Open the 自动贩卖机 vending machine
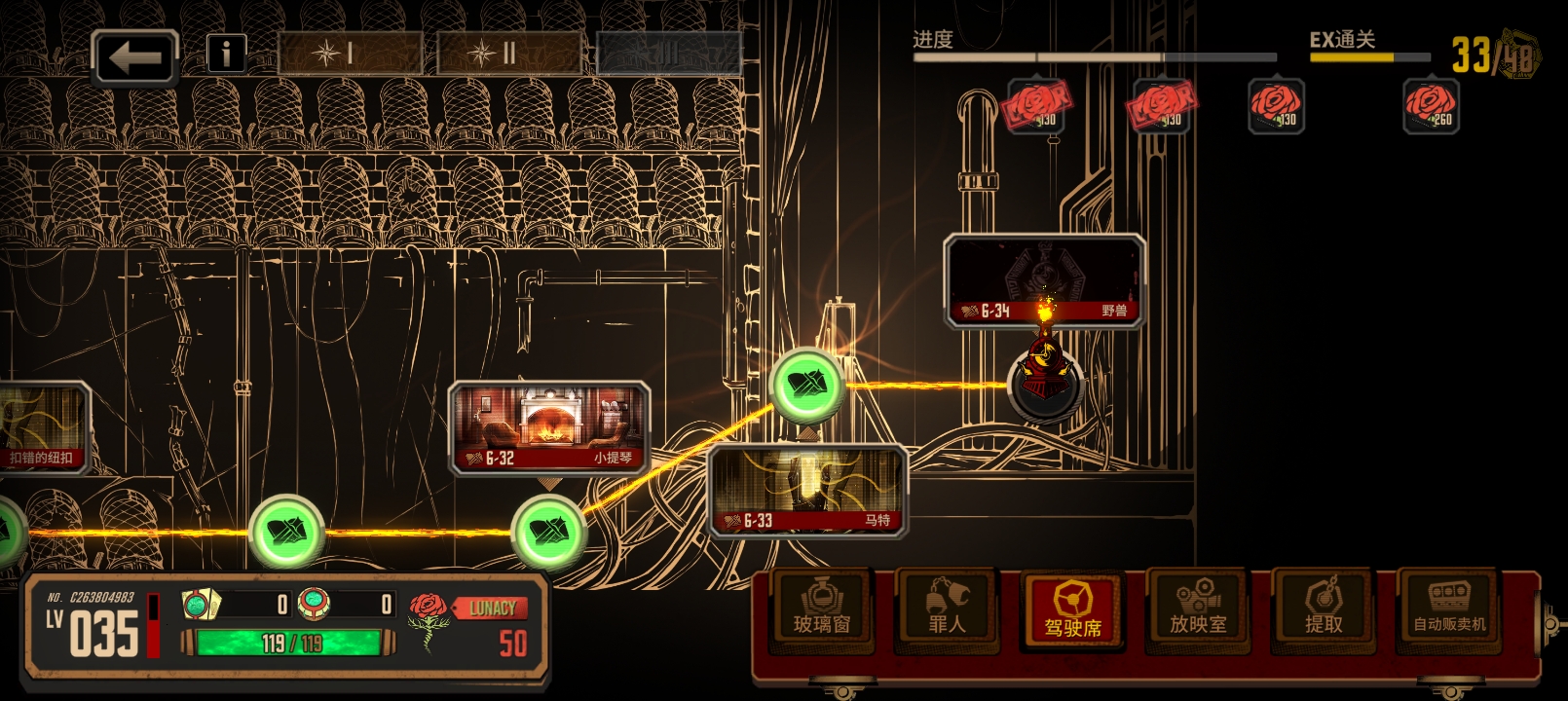The width and height of the screenshot is (1568, 701). pyautogui.click(x=1449, y=608)
